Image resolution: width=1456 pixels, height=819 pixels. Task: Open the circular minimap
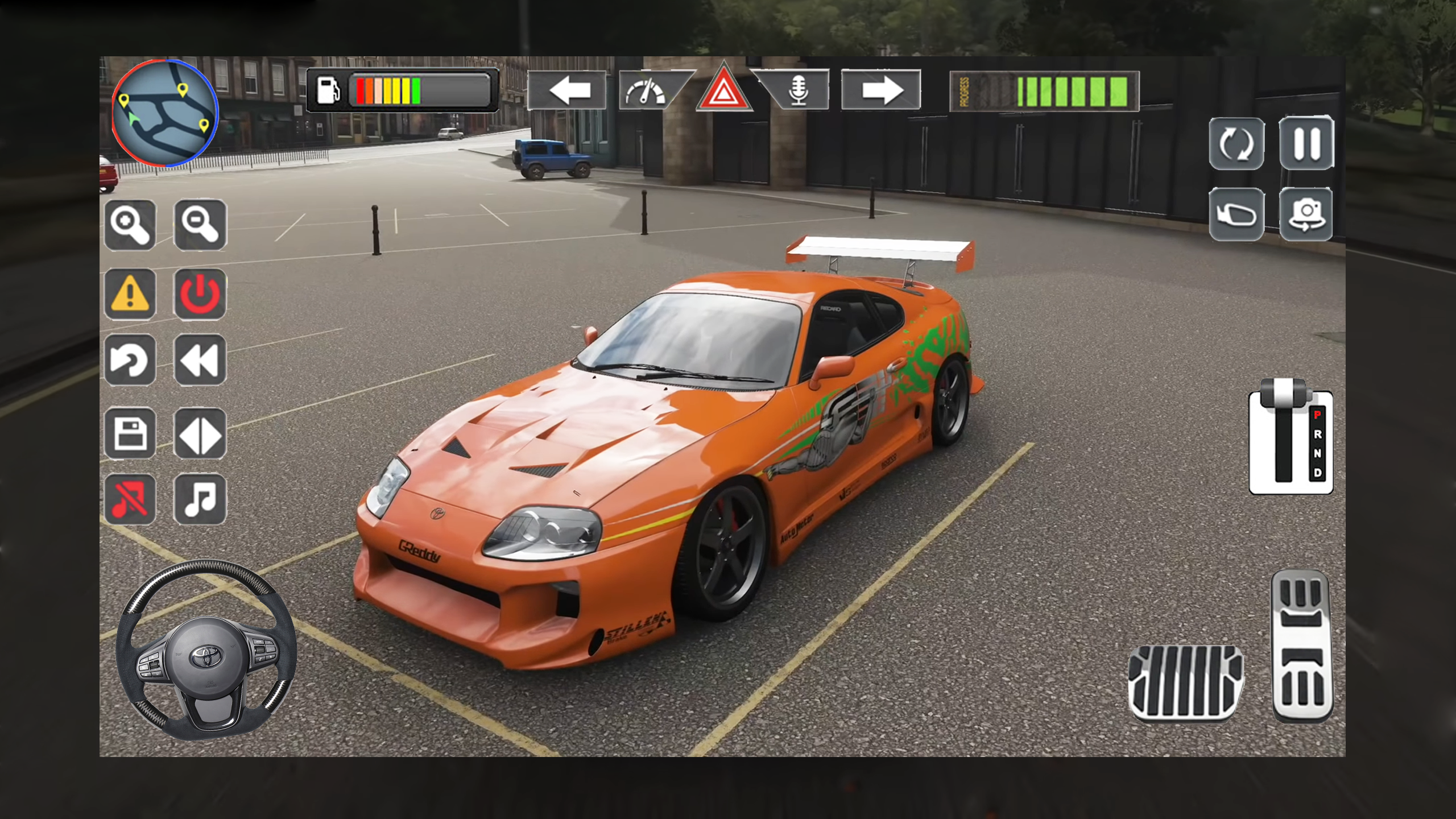pyautogui.click(x=165, y=113)
